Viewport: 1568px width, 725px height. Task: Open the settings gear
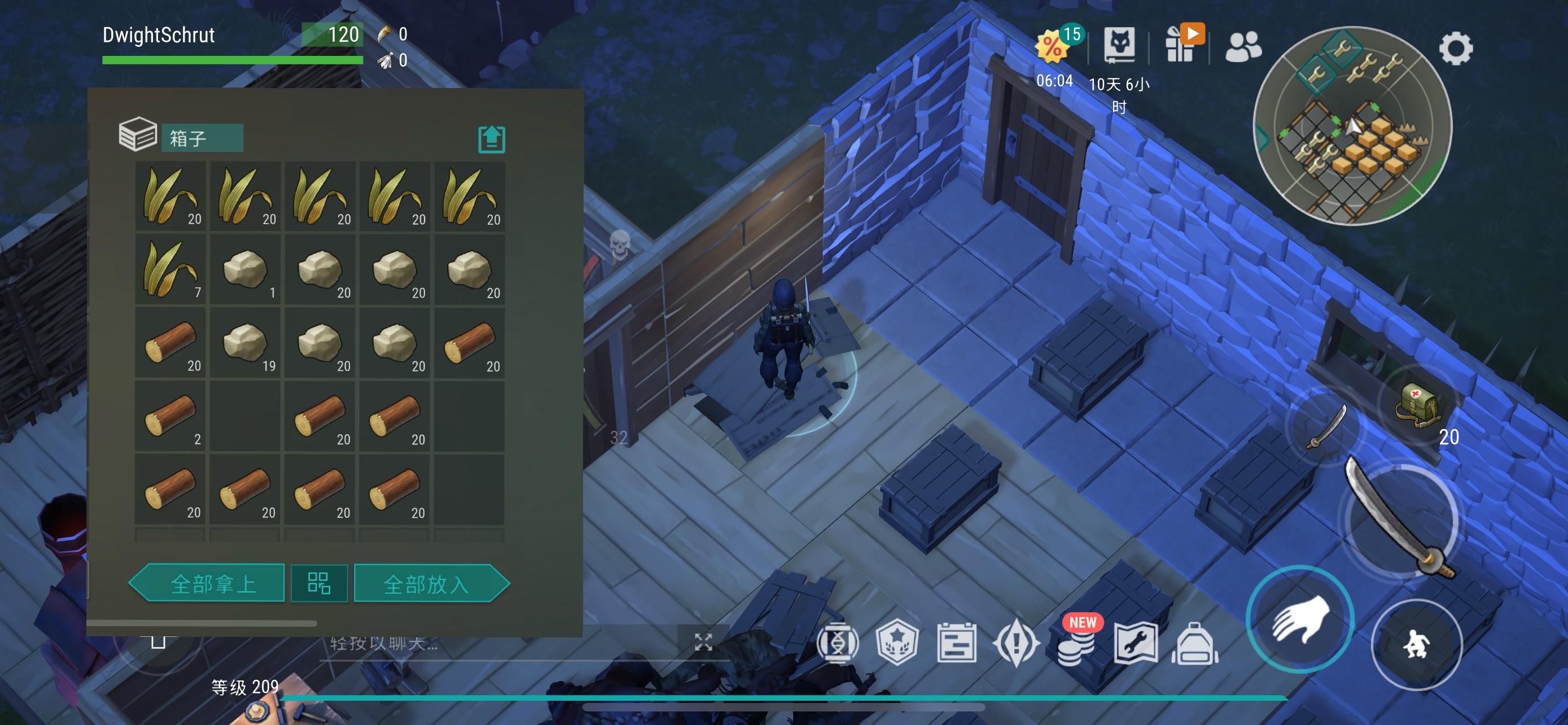pyautogui.click(x=1455, y=48)
